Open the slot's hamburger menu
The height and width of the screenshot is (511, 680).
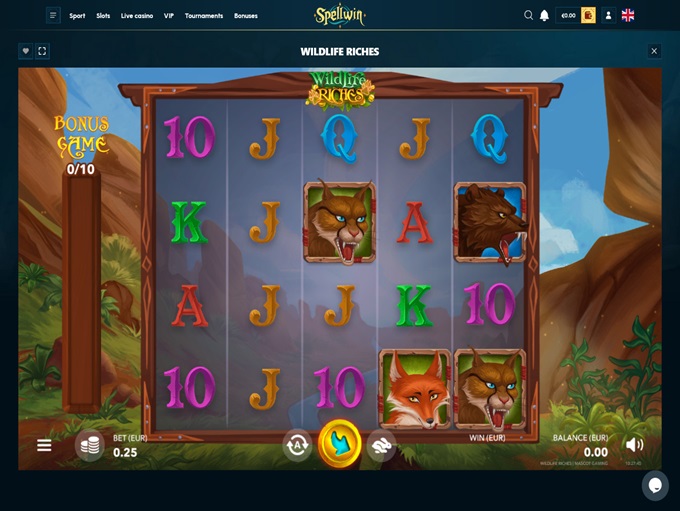tap(44, 445)
